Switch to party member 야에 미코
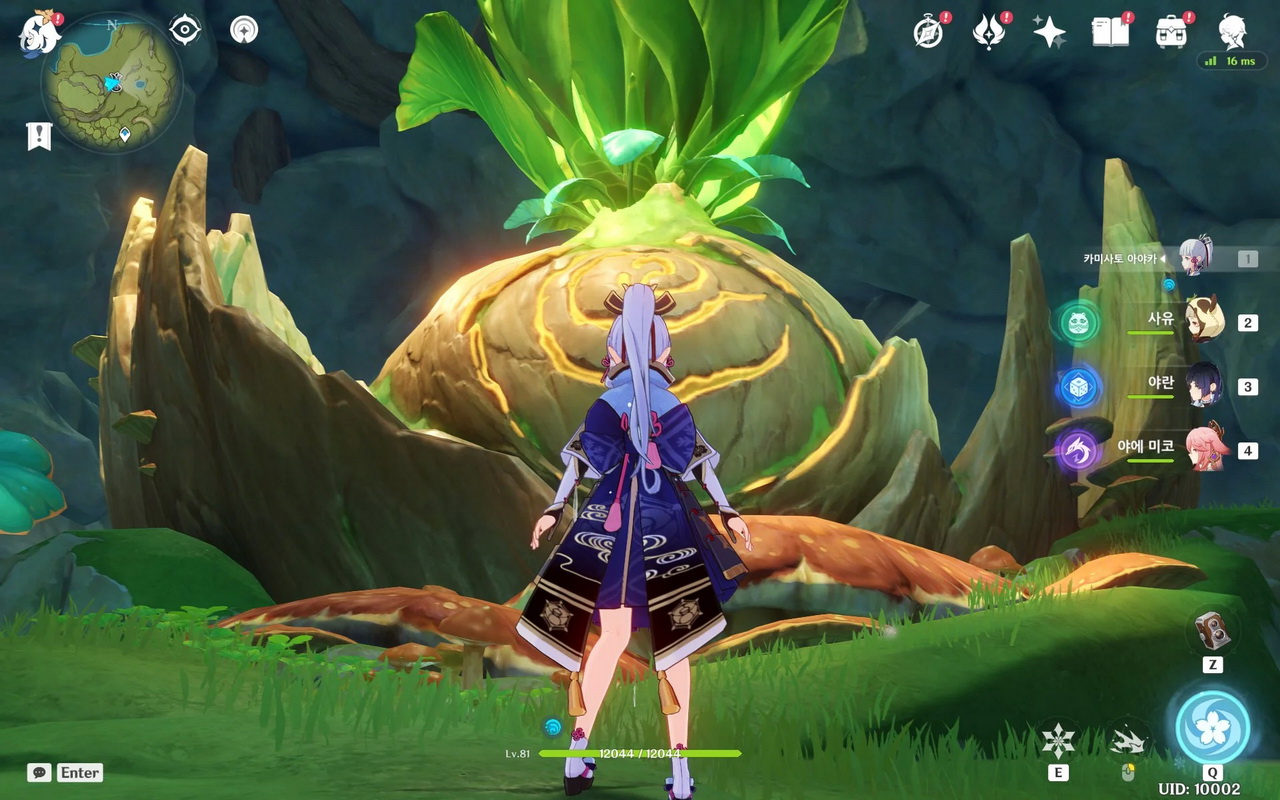This screenshot has width=1280, height=800. [1204, 449]
